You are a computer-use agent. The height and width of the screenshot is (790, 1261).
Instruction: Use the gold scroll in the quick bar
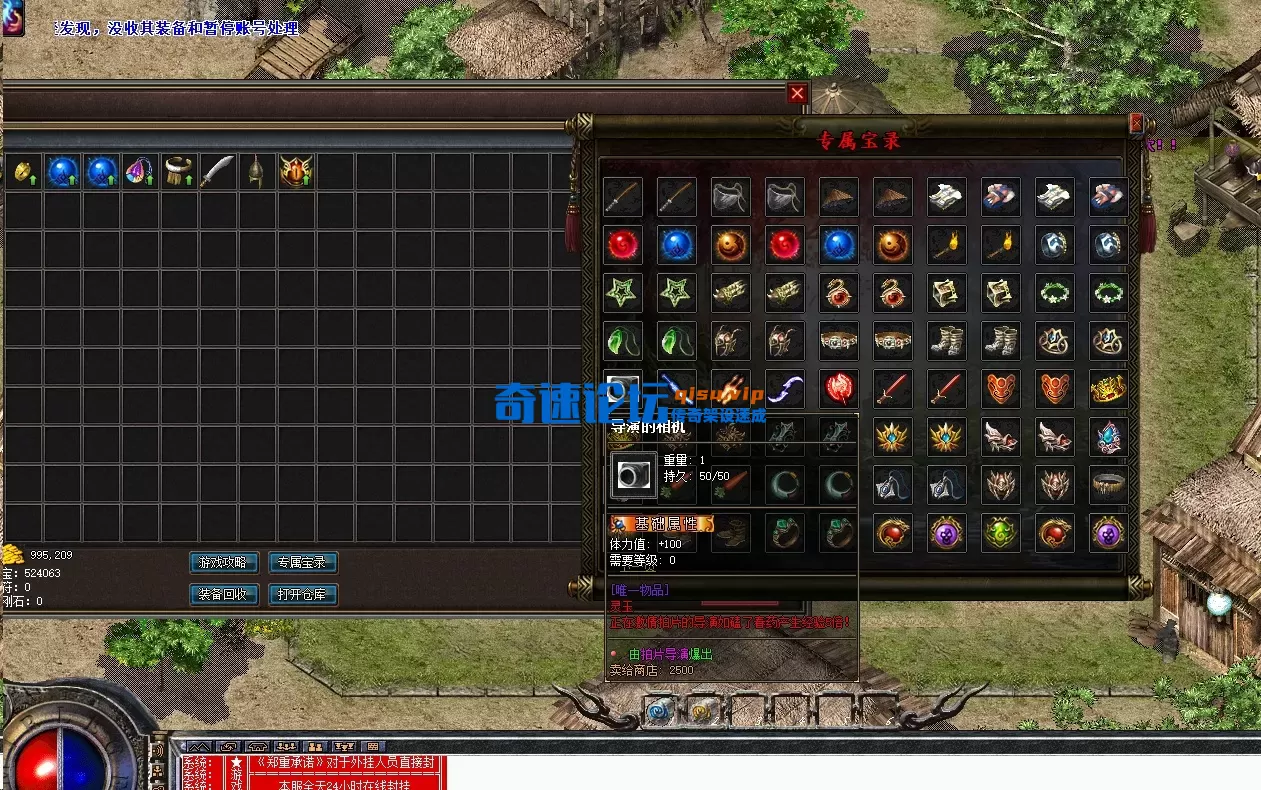pyautogui.click(x=699, y=711)
